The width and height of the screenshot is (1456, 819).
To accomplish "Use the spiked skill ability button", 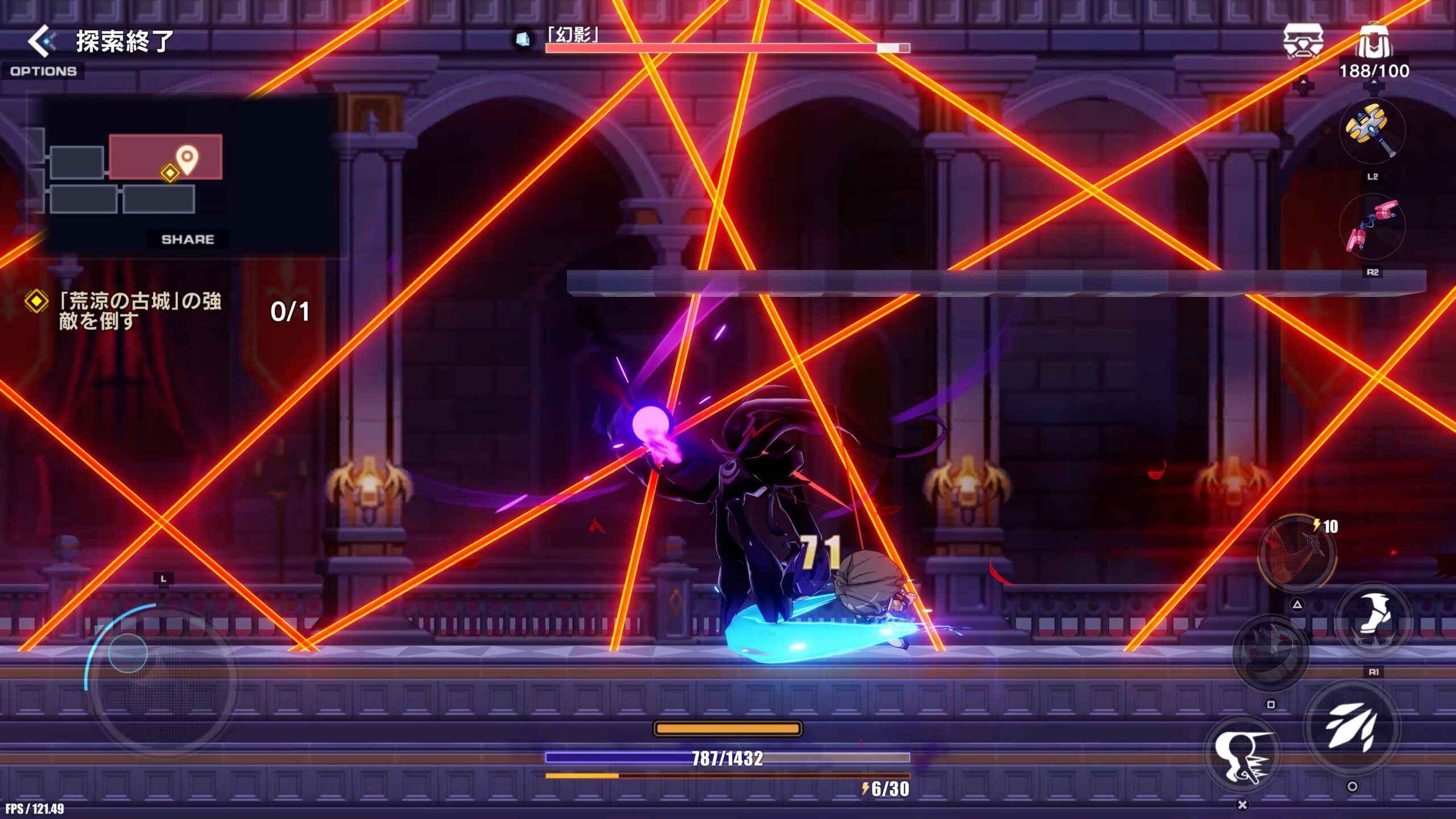I will coord(1271,652).
